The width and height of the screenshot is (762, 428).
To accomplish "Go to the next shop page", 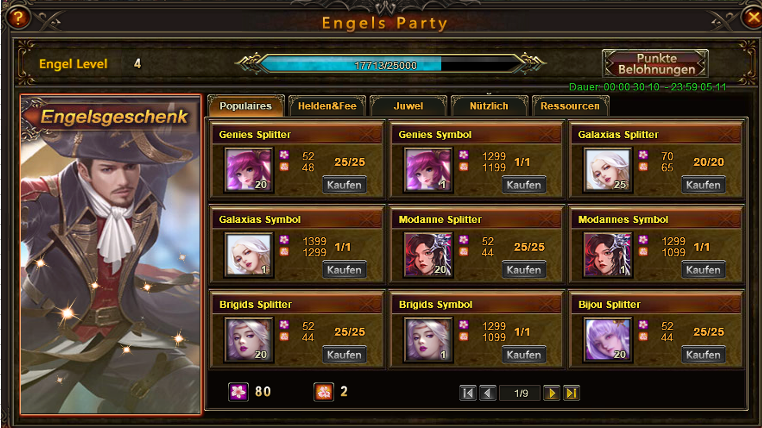I will [x=551, y=393].
